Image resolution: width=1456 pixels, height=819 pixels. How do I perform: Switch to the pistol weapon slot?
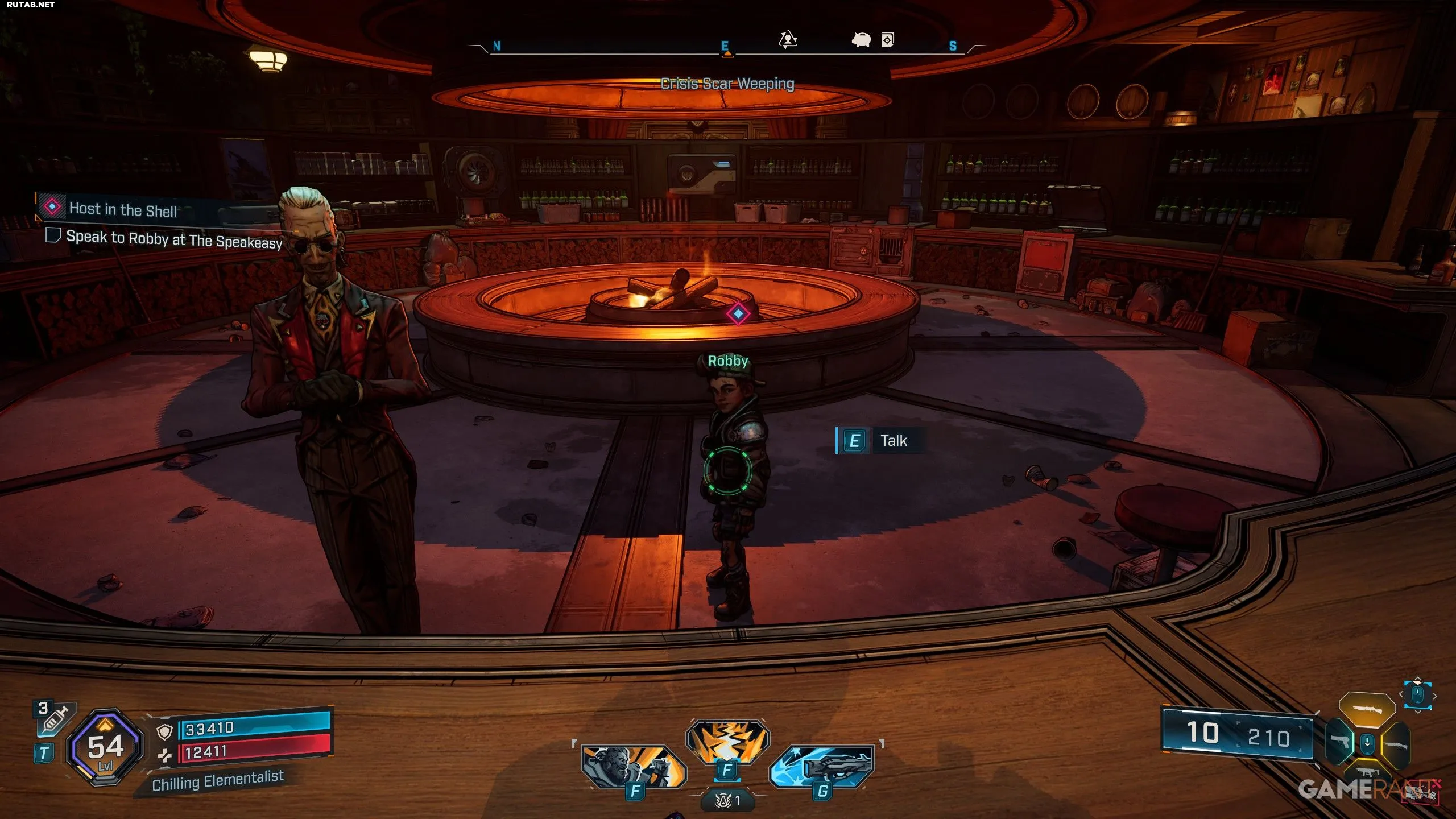[1339, 742]
